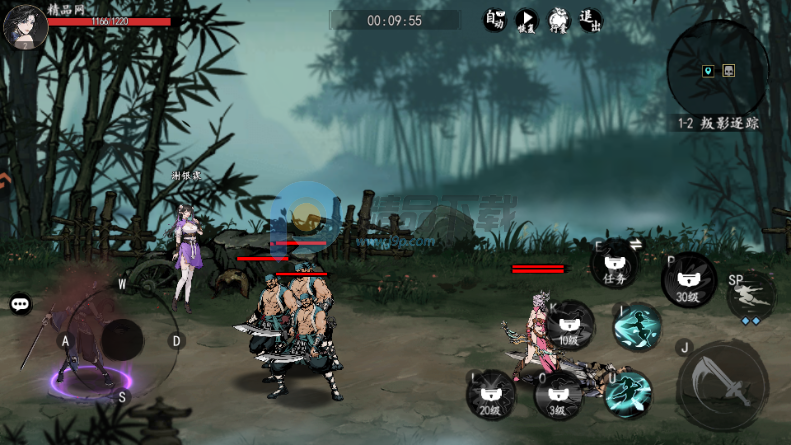
Task: Click the skill swap arrows icon
Action: pyautogui.click(x=633, y=244)
